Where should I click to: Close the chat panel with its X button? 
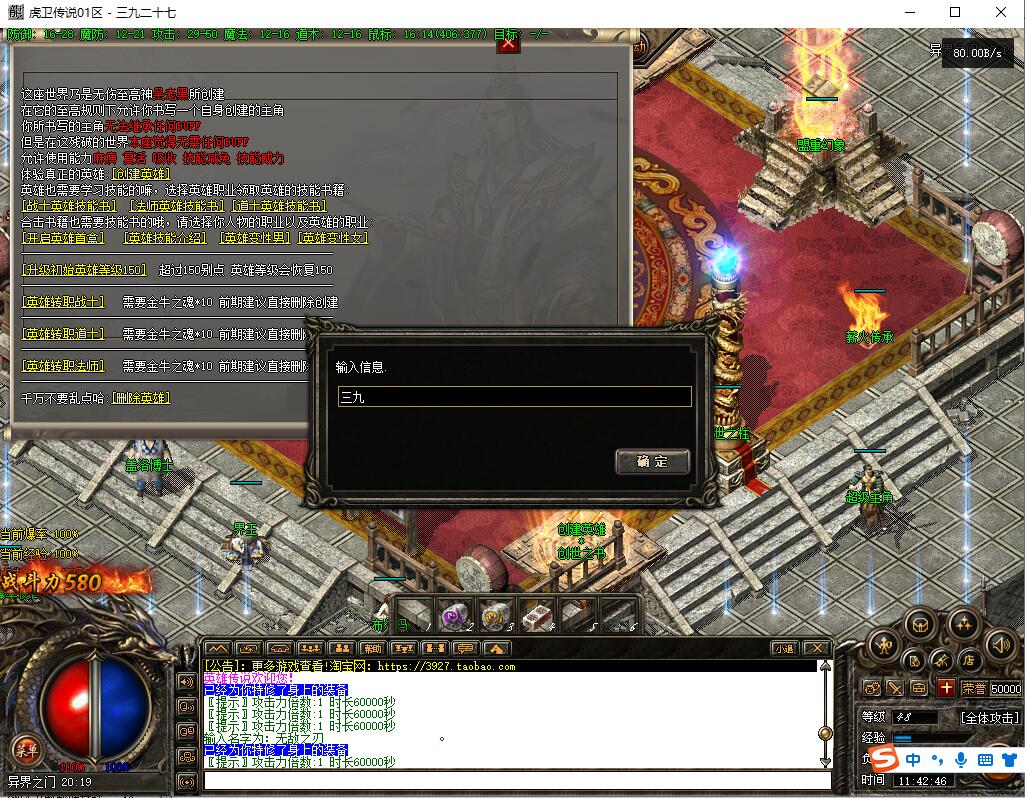coord(816,648)
